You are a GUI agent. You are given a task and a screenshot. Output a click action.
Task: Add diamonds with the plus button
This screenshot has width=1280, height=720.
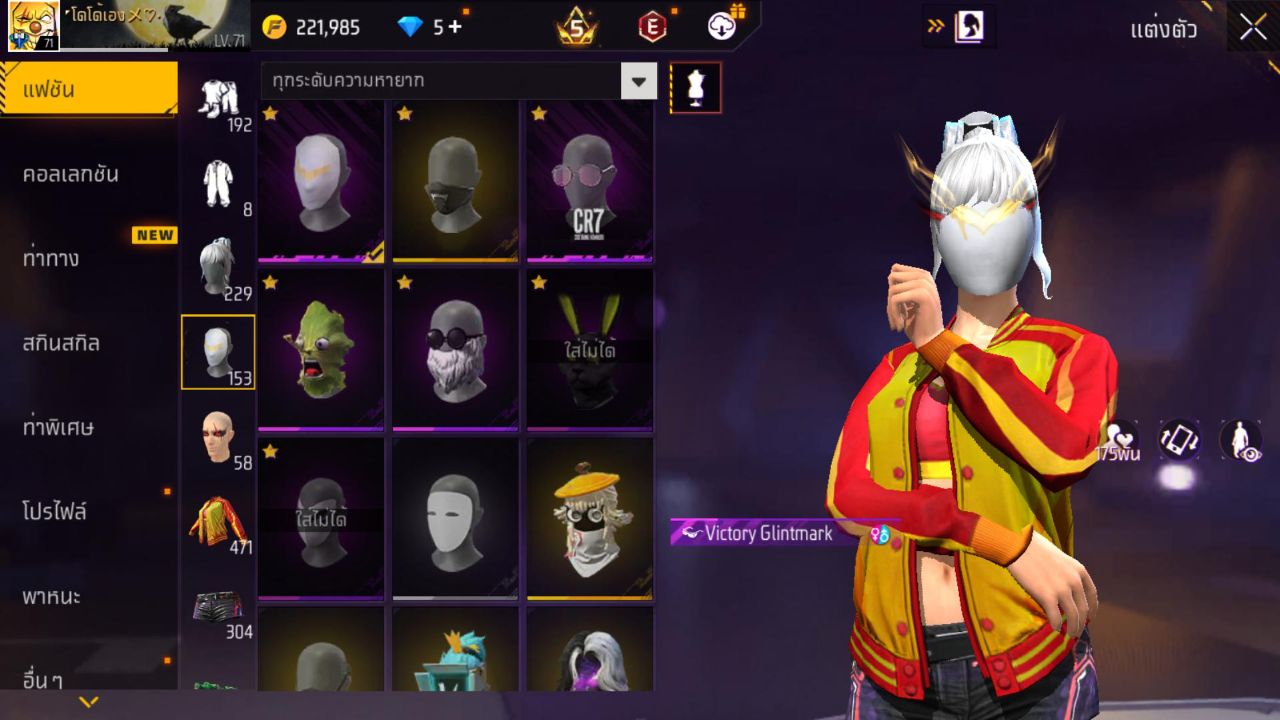(456, 27)
